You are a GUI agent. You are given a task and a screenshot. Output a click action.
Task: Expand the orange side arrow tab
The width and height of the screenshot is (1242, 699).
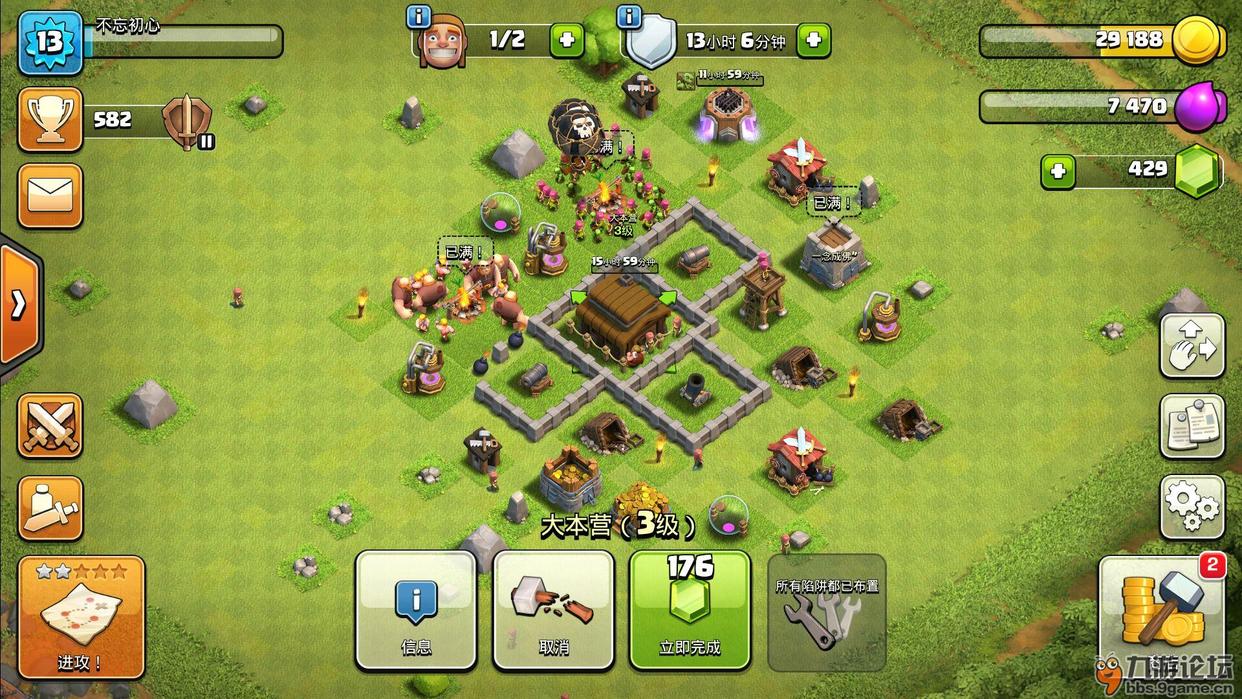coord(18,305)
